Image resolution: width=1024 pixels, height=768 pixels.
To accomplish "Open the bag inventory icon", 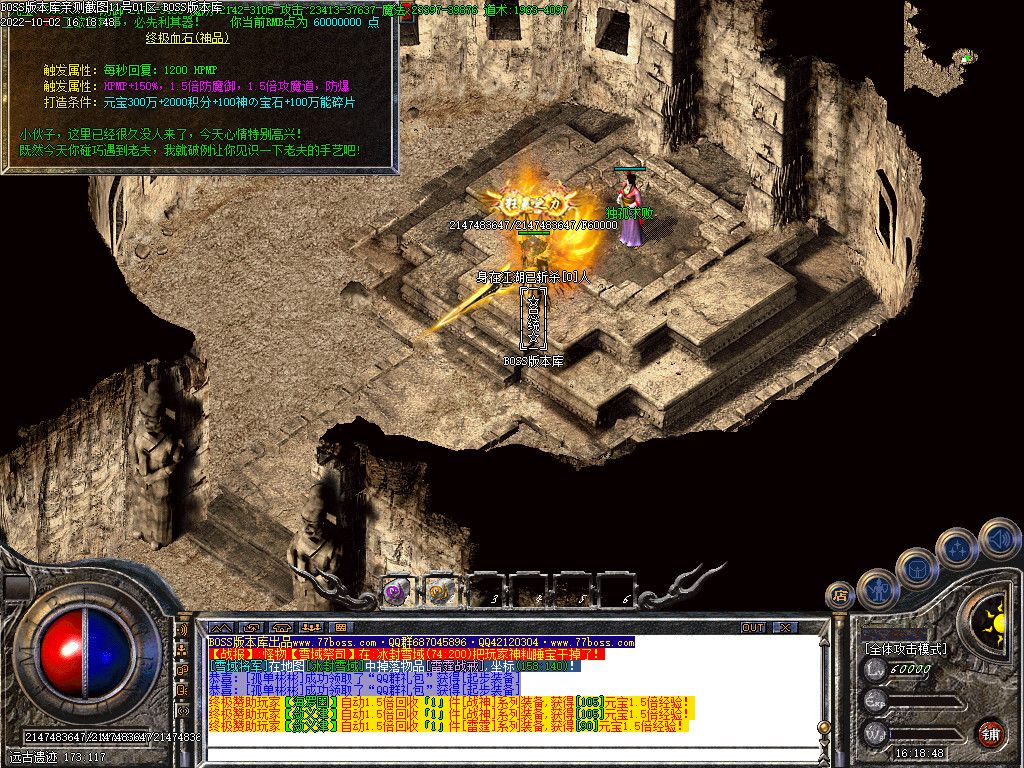I will pos(916,566).
